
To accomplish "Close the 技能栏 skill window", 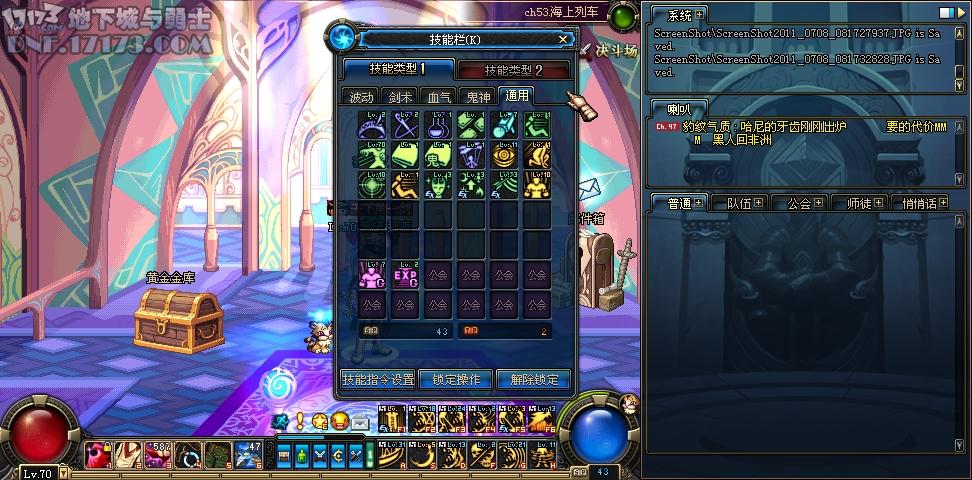I will (x=563, y=40).
